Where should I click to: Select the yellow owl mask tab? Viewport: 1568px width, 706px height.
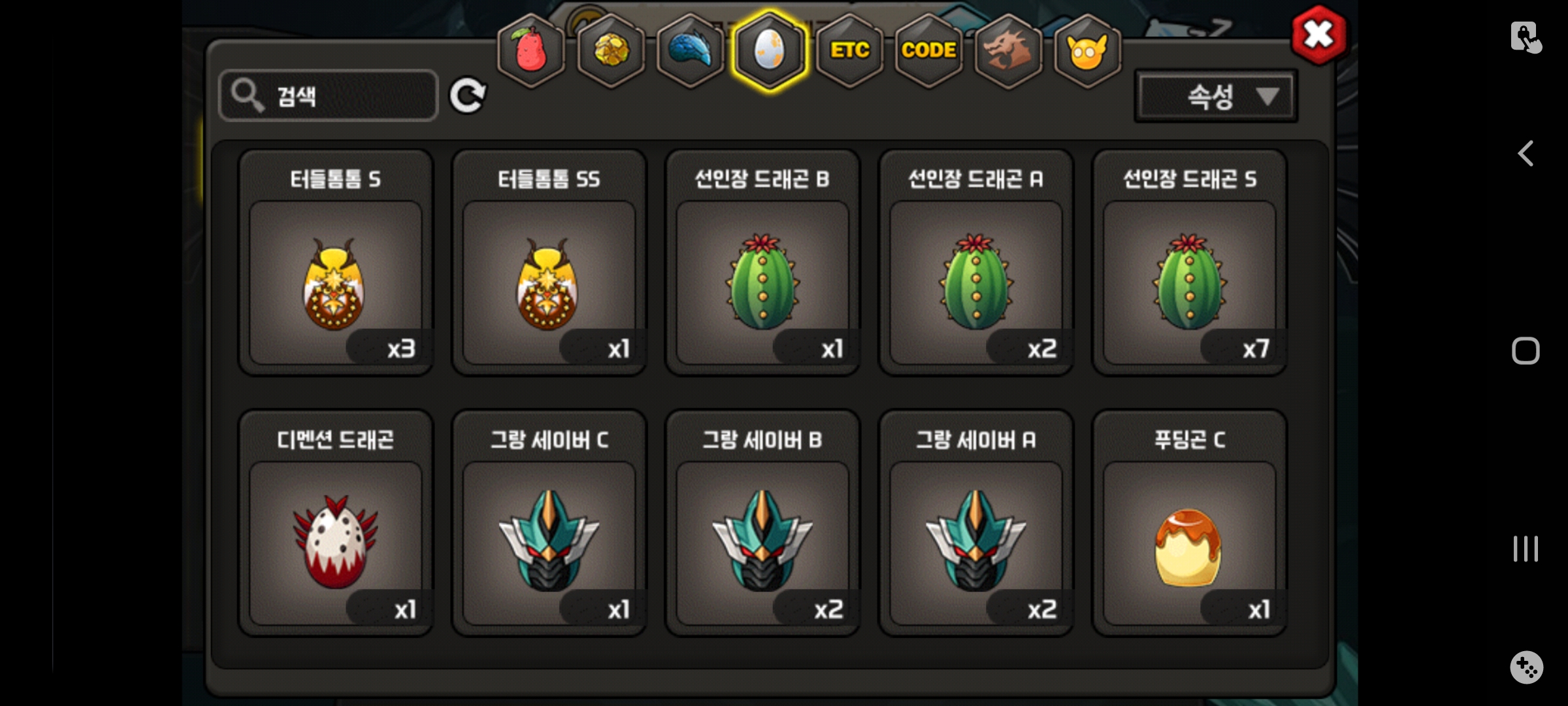(1087, 50)
